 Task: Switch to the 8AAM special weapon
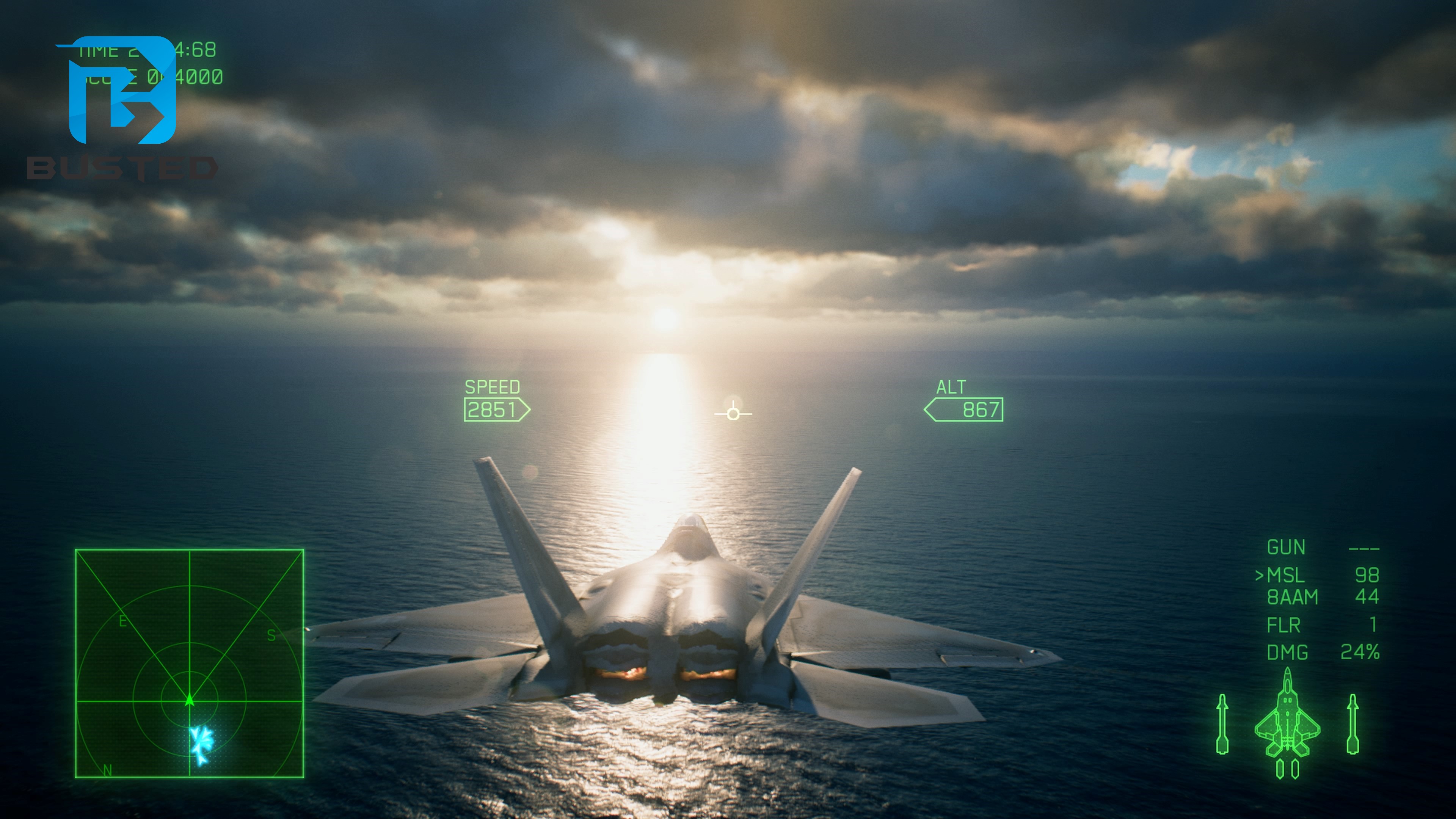[x=1292, y=598]
